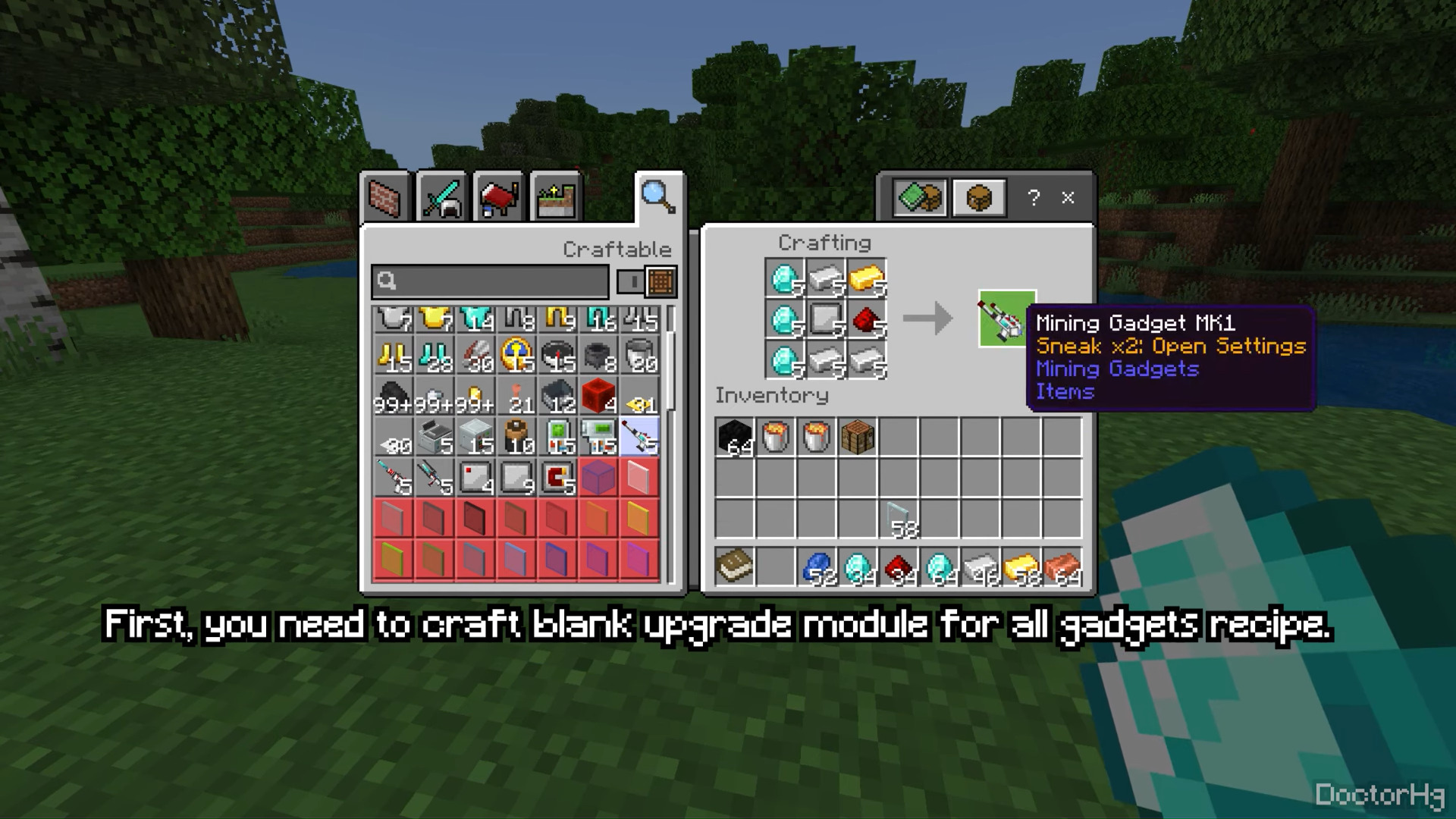Switch to the Nature tab with grass block

pyautogui.click(x=554, y=197)
